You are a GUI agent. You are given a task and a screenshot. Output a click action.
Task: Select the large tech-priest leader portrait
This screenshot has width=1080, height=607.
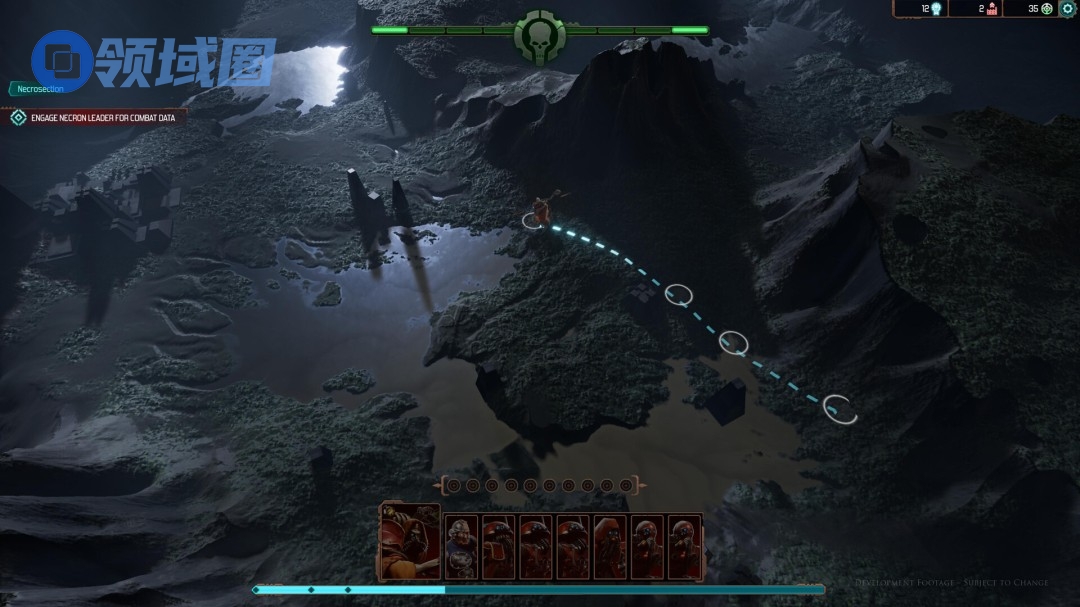click(410, 541)
